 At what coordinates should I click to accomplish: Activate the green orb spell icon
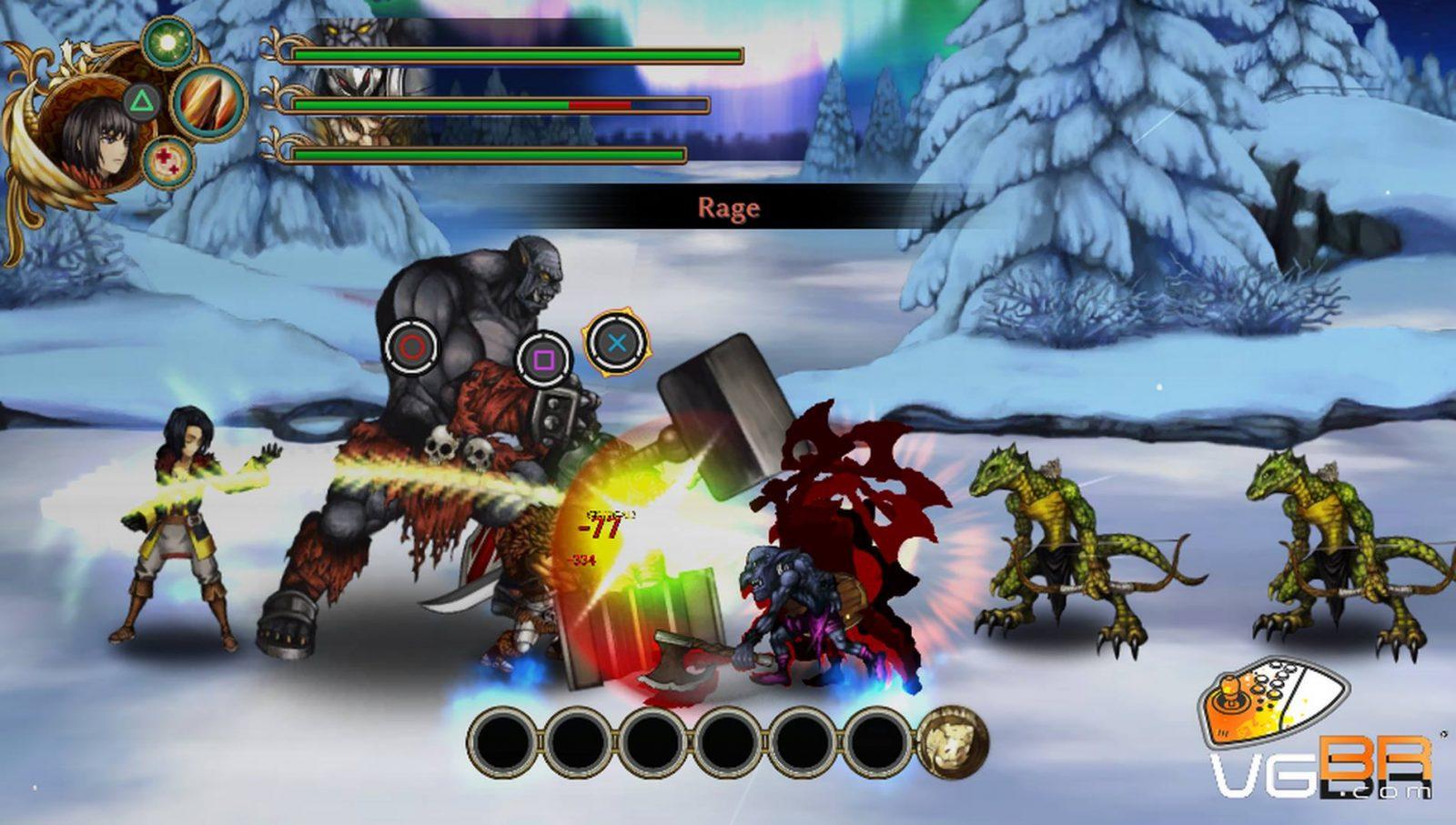167,41
